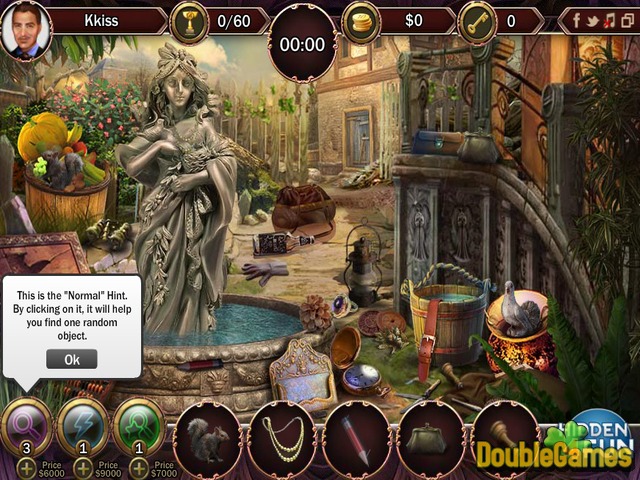Screen dimensions: 640x480
Task: Select the red pen item slot
Action: 356,438
